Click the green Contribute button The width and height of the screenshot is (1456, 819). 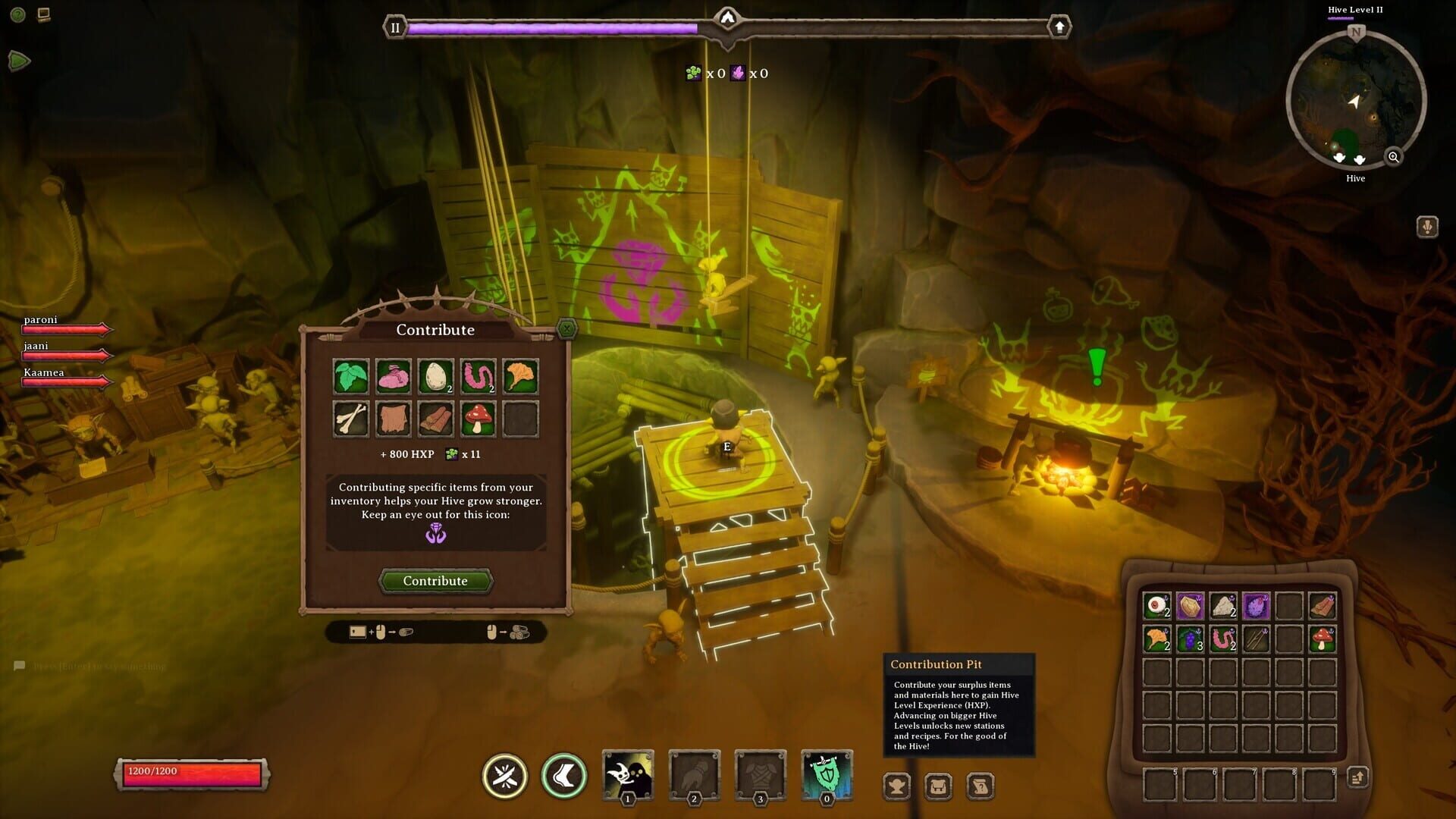435,581
